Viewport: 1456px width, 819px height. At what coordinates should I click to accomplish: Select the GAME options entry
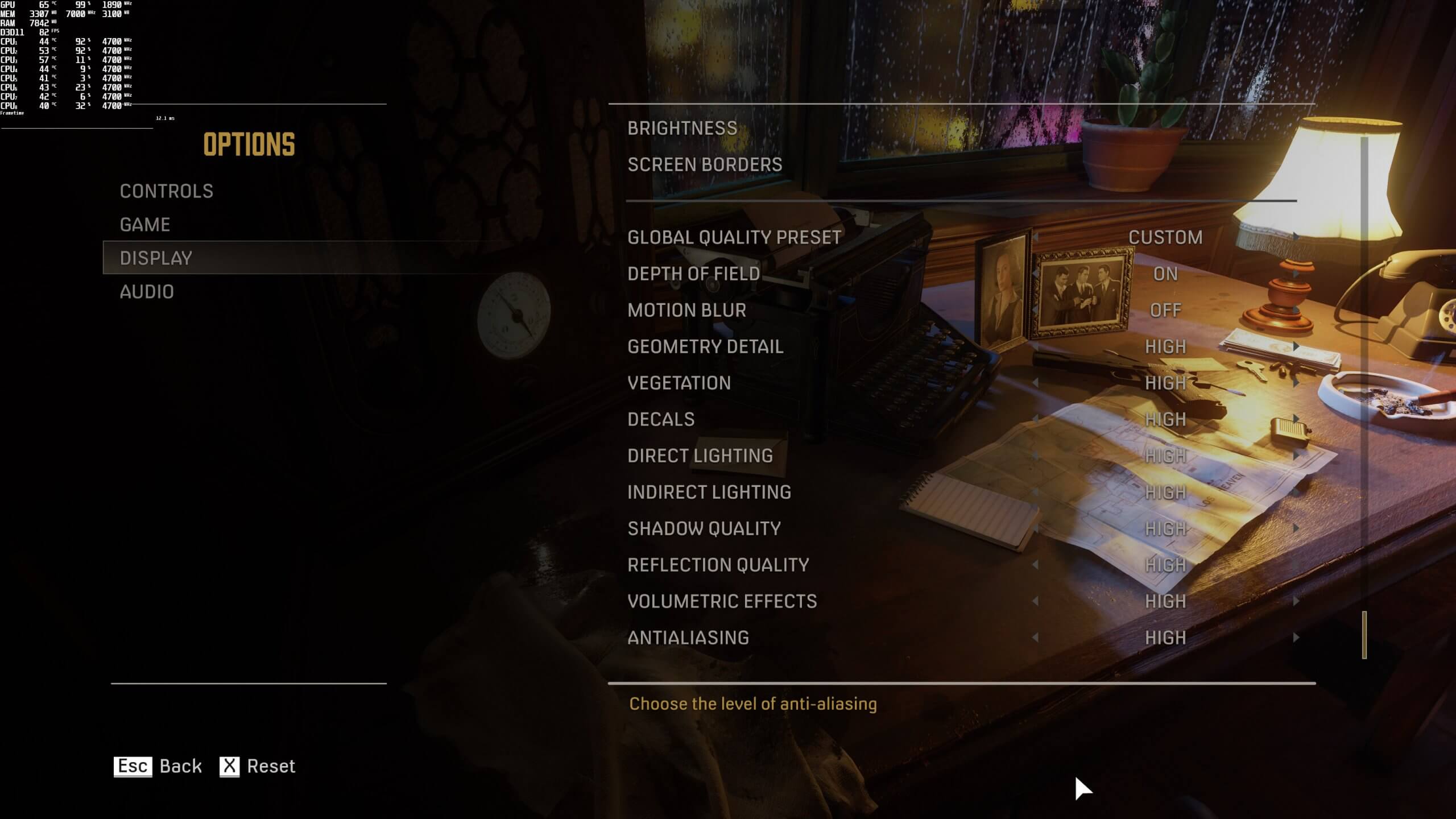[144, 224]
